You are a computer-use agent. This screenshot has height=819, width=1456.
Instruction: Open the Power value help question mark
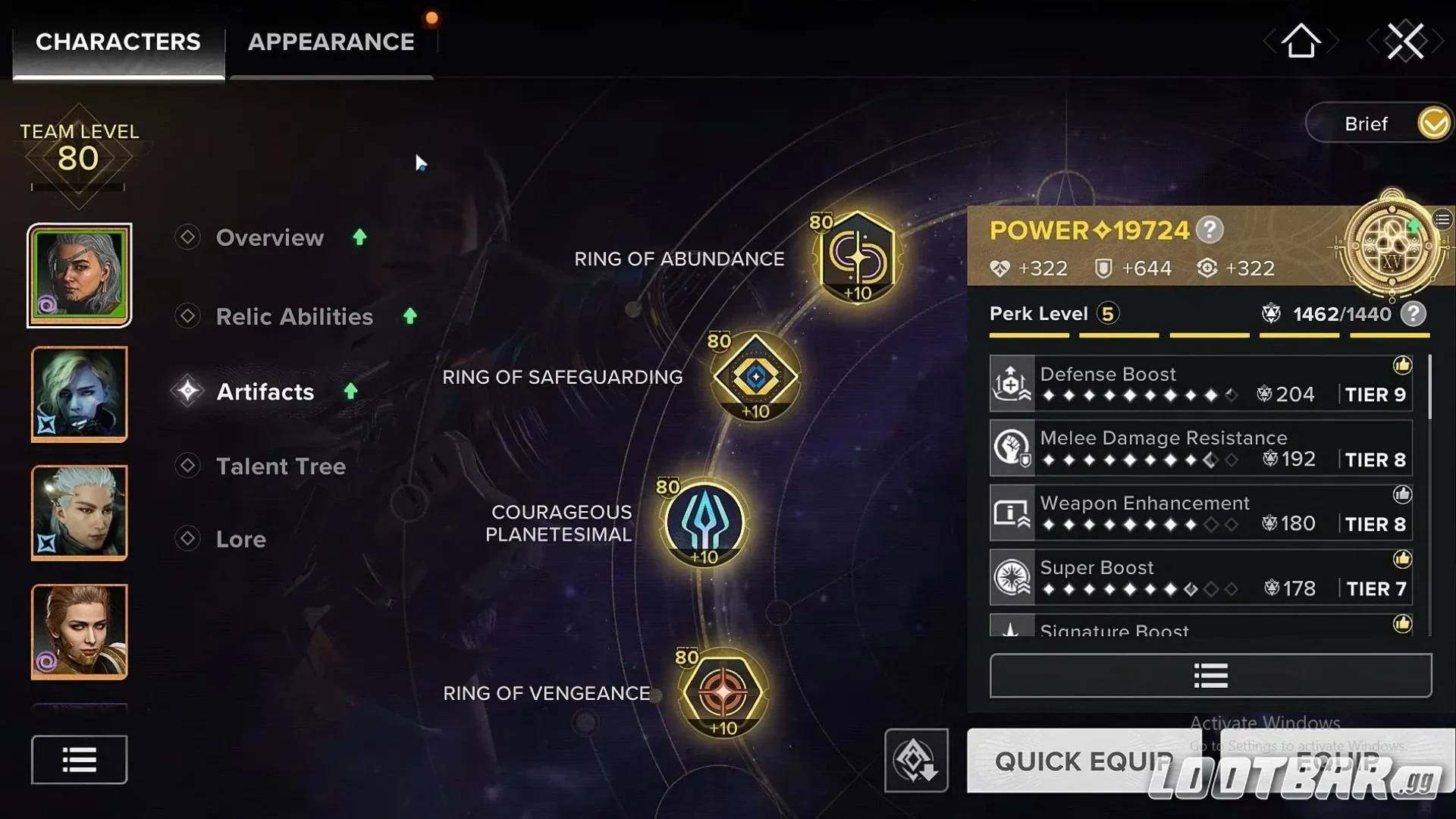coord(1210,231)
